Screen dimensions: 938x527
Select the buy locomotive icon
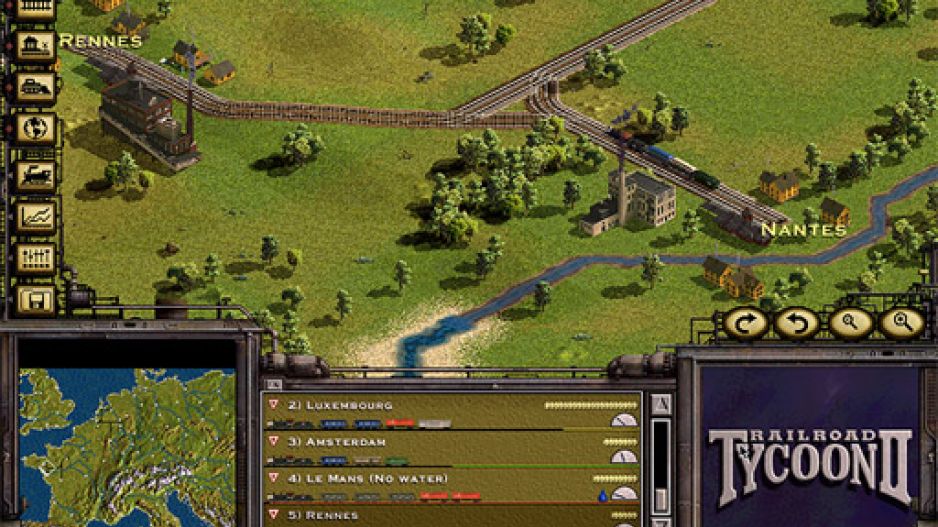[x=36, y=174]
